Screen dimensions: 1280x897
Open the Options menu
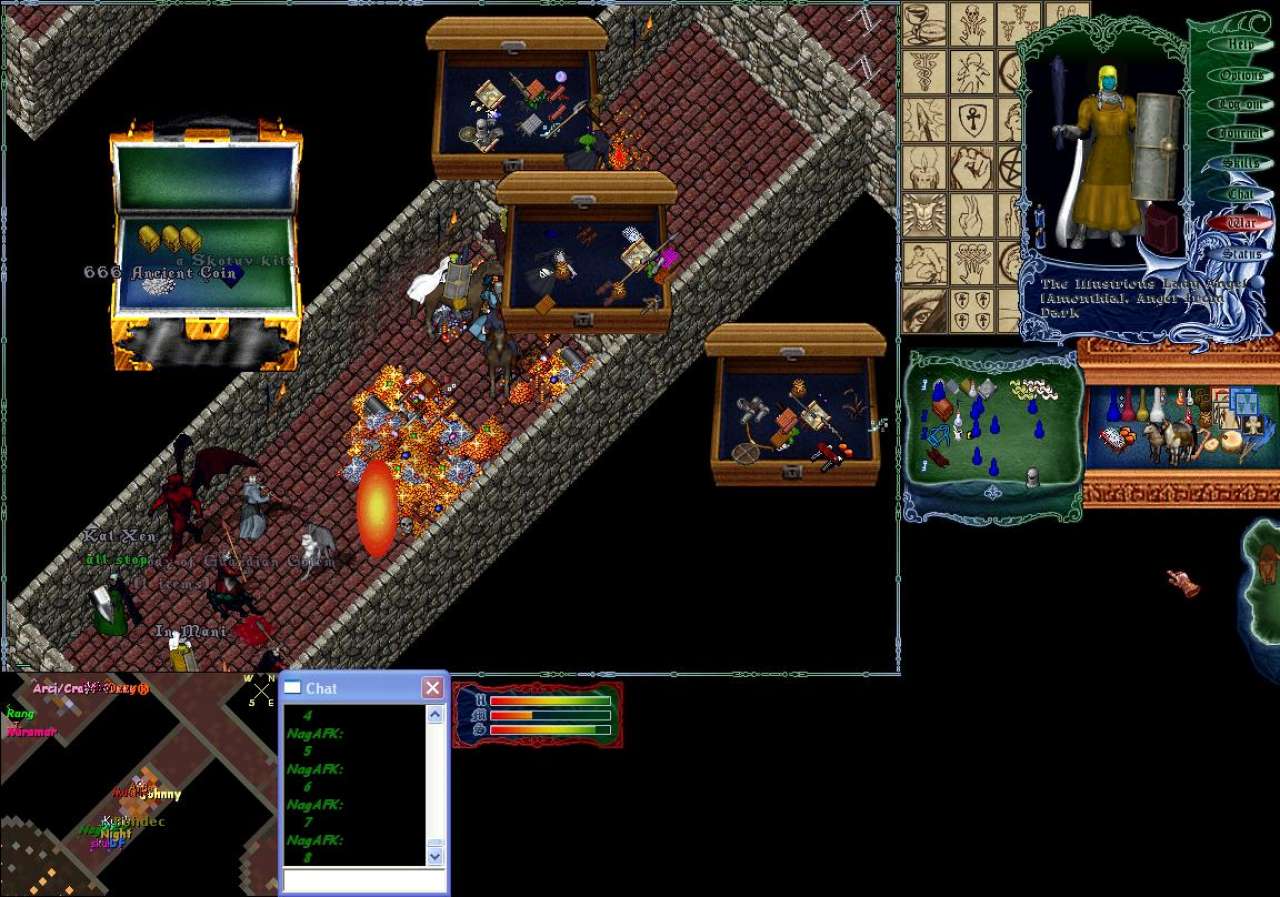click(1241, 75)
